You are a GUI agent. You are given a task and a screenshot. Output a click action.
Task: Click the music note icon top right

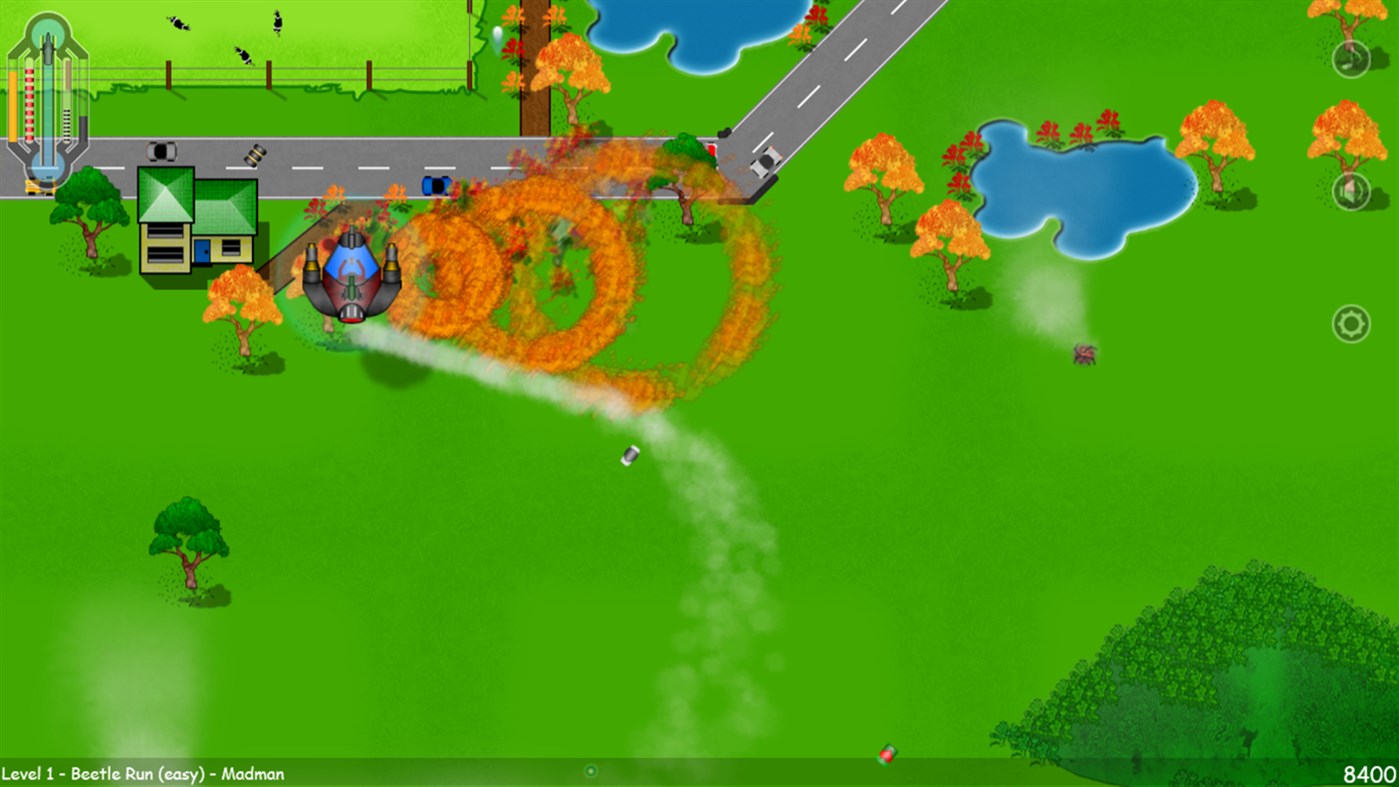tap(1353, 59)
